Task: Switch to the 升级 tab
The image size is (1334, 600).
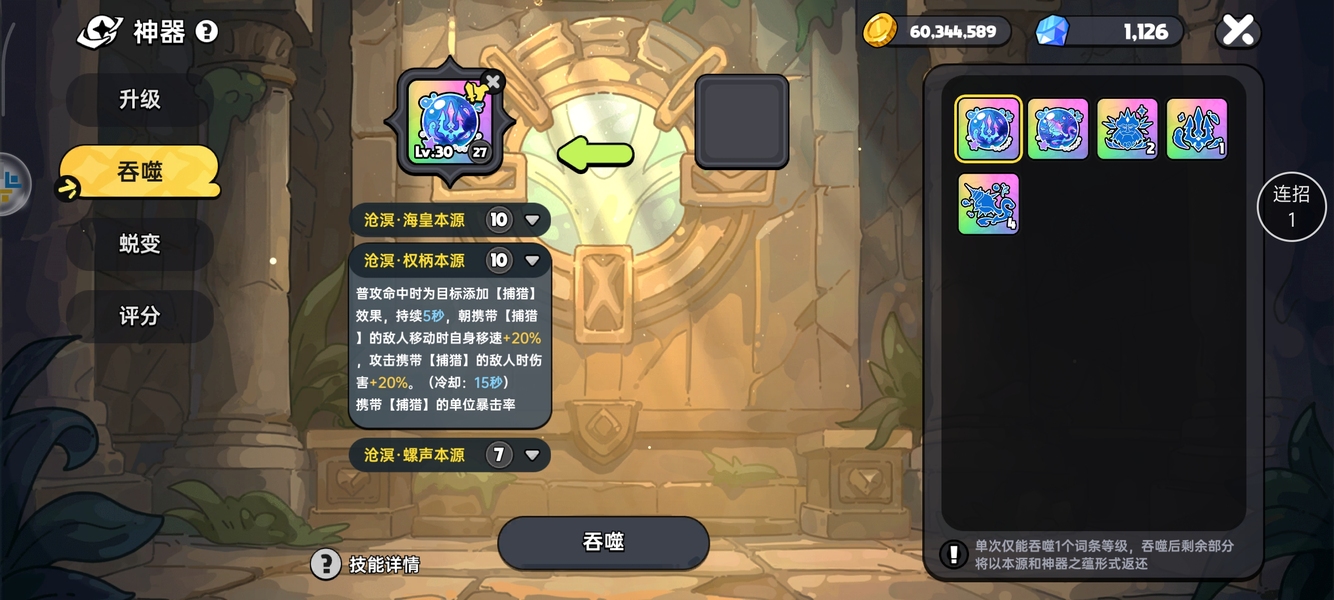Action: click(x=139, y=99)
